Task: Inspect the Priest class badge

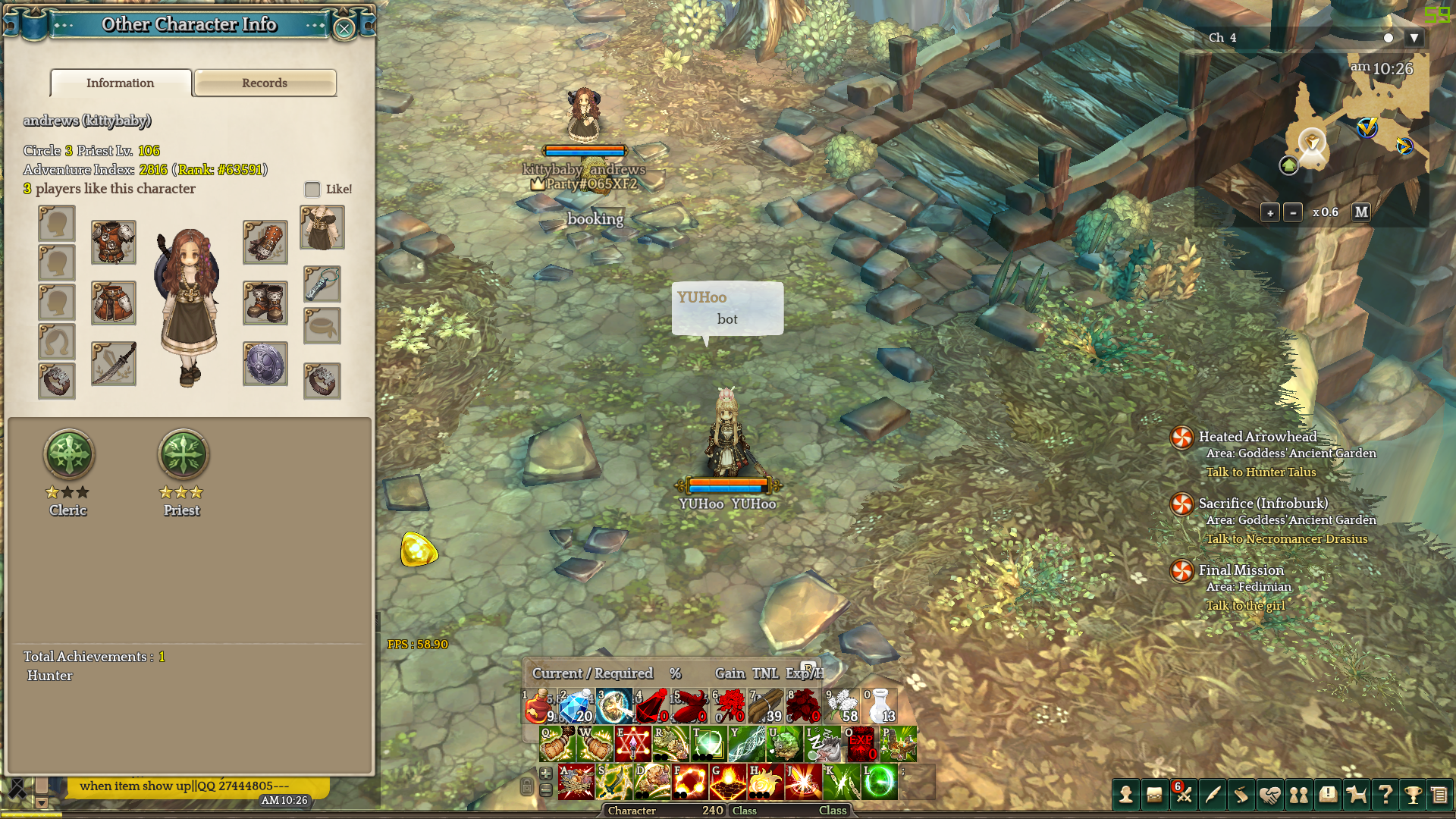Action: pyautogui.click(x=183, y=454)
